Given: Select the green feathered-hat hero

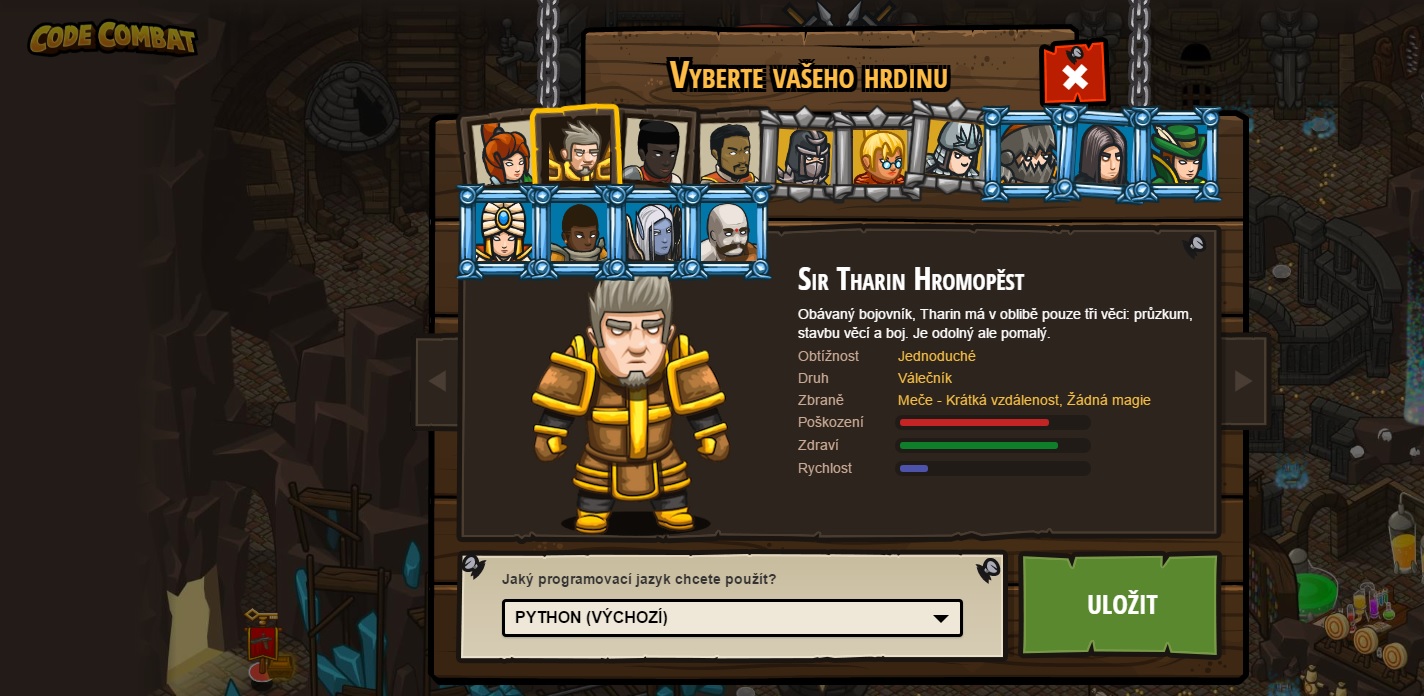Looking at the screenshot, I should point(1177,154).
